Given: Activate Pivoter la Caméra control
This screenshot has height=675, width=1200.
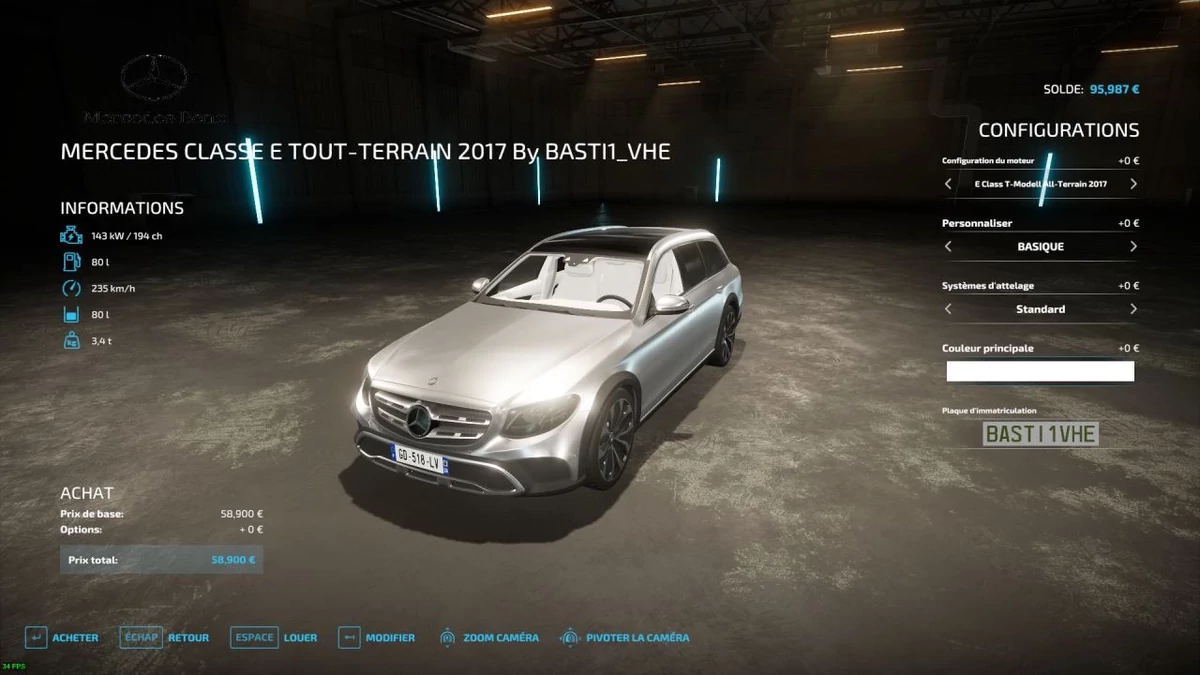Looking at the screenshot, I should tap(625, 638).
